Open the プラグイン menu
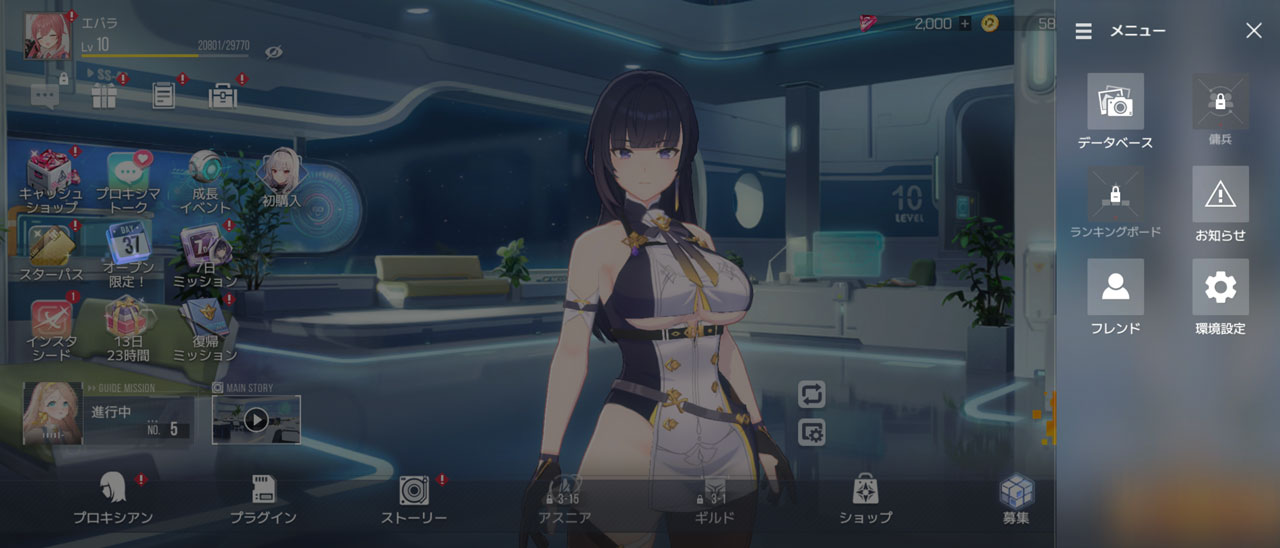This screenshot has width=1280, height=548. point(263,498)
